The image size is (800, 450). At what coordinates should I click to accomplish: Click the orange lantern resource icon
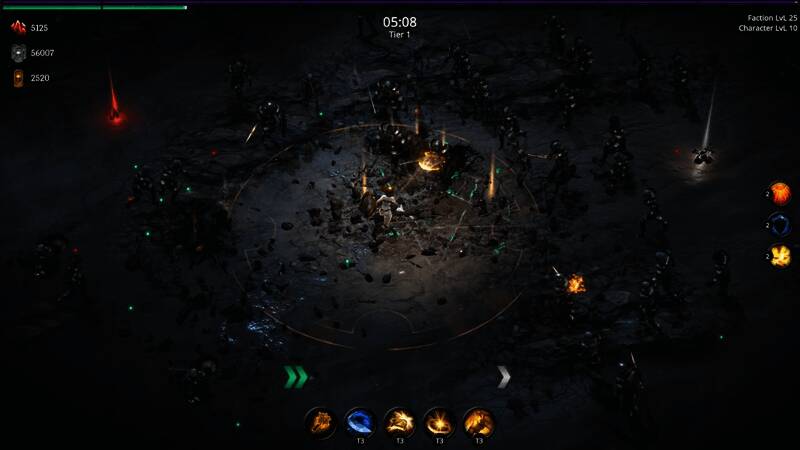[18, 77]
